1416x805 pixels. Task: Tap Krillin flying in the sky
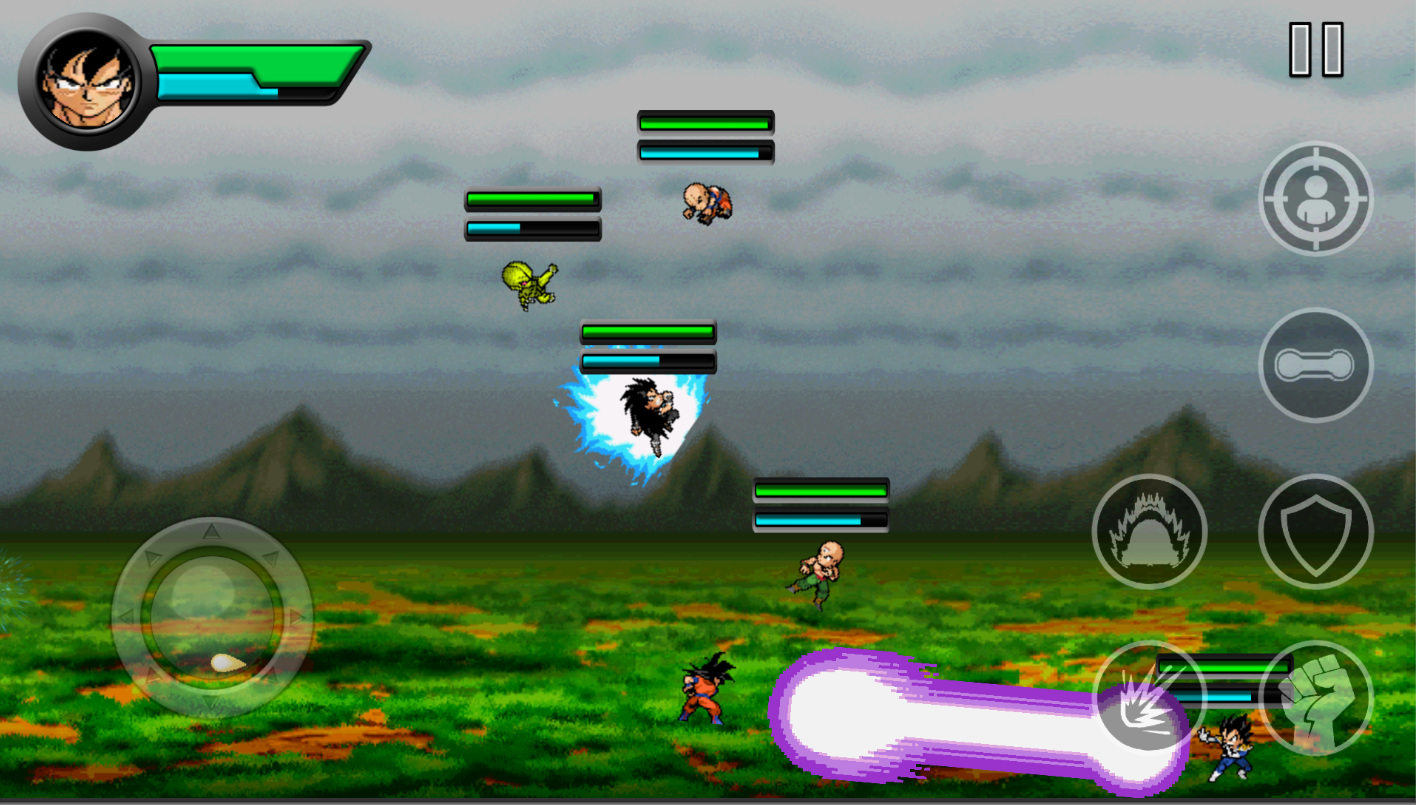pyautogui.click(x=705, y=203)
